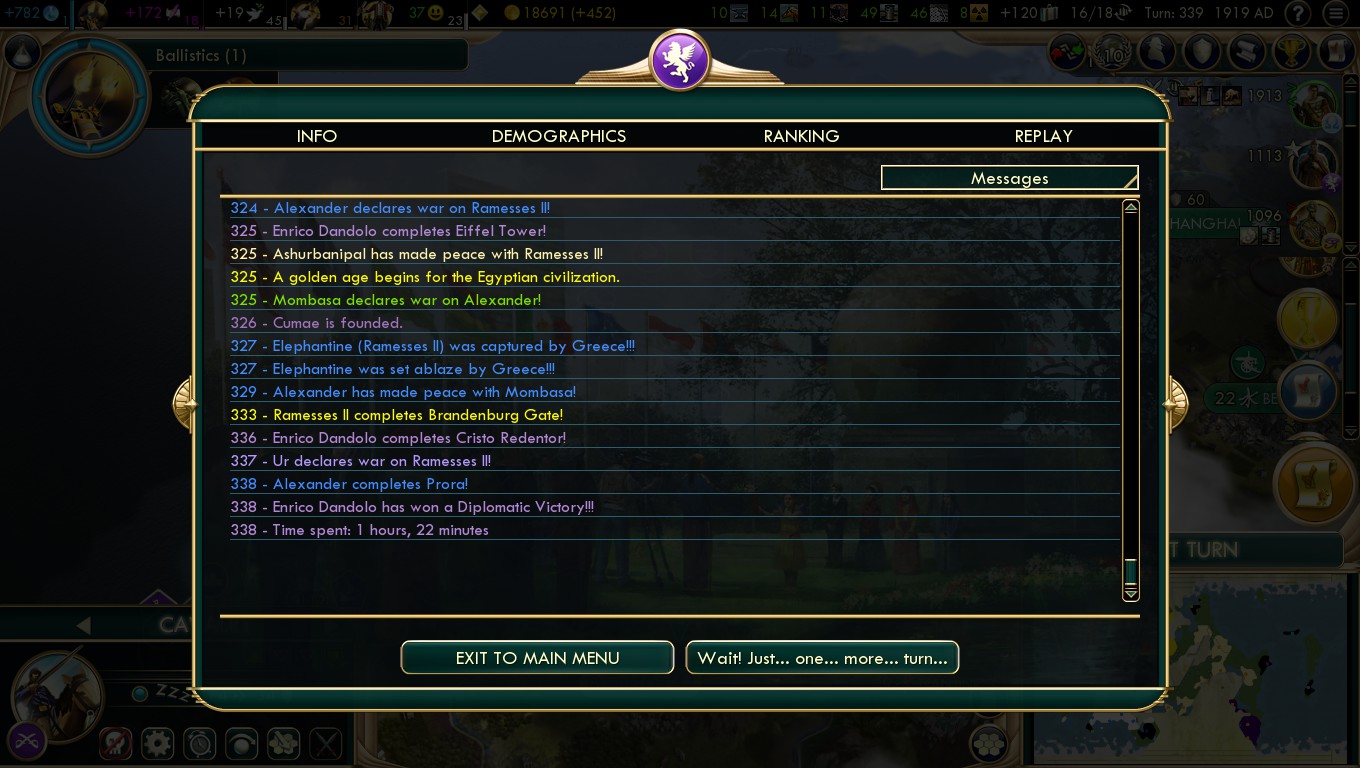1360x768 pixels.
Task: Open the Messages dropdown
Action: [x=1009, y=178]
